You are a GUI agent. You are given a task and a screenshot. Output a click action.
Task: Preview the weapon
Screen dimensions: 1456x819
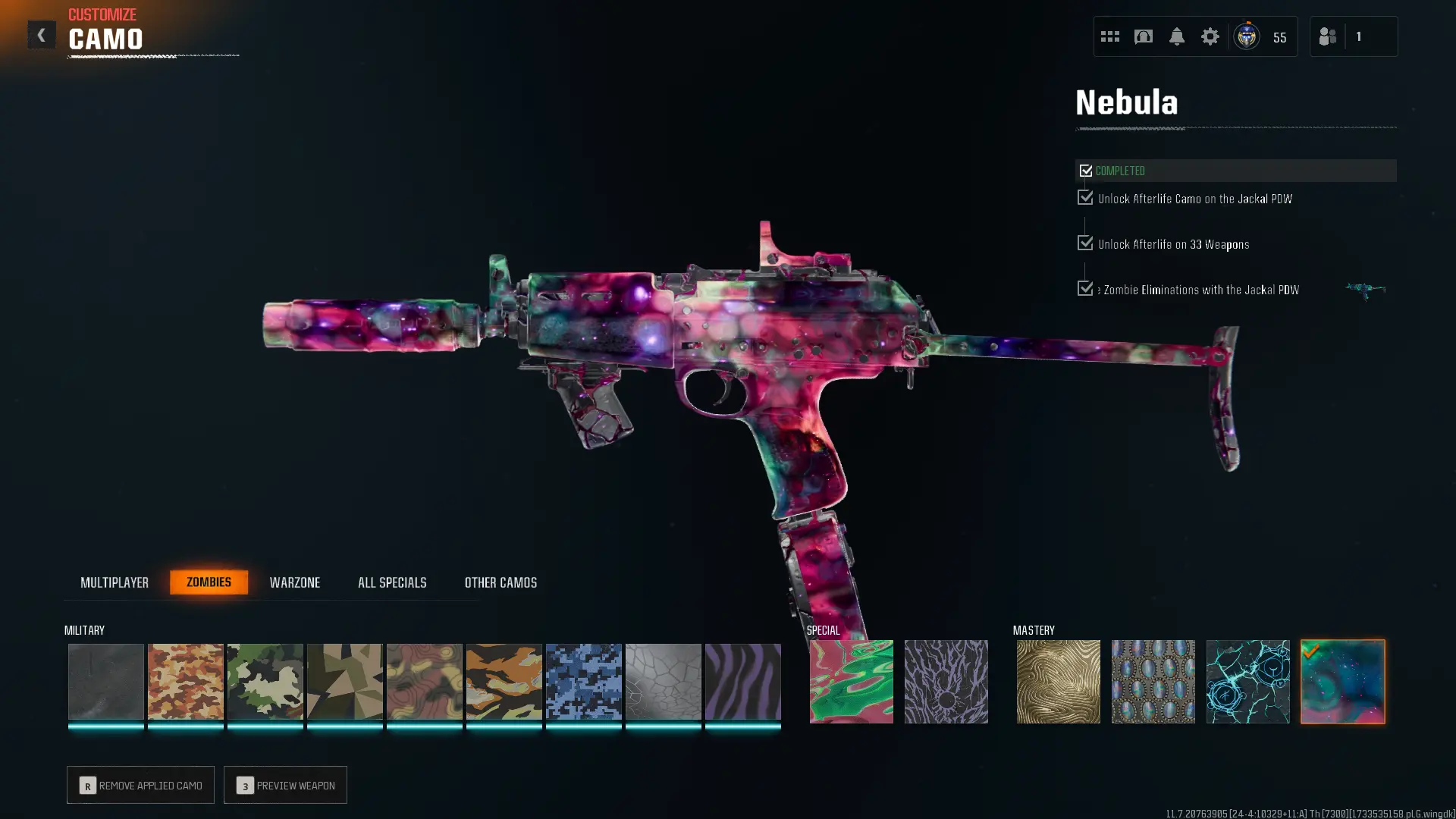click(x=285, y=785)
